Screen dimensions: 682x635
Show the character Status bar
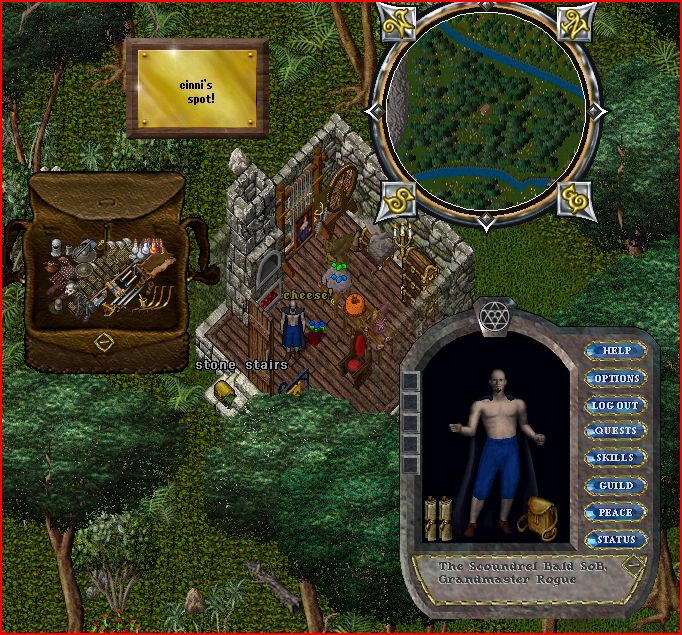[x=616, y=539]
